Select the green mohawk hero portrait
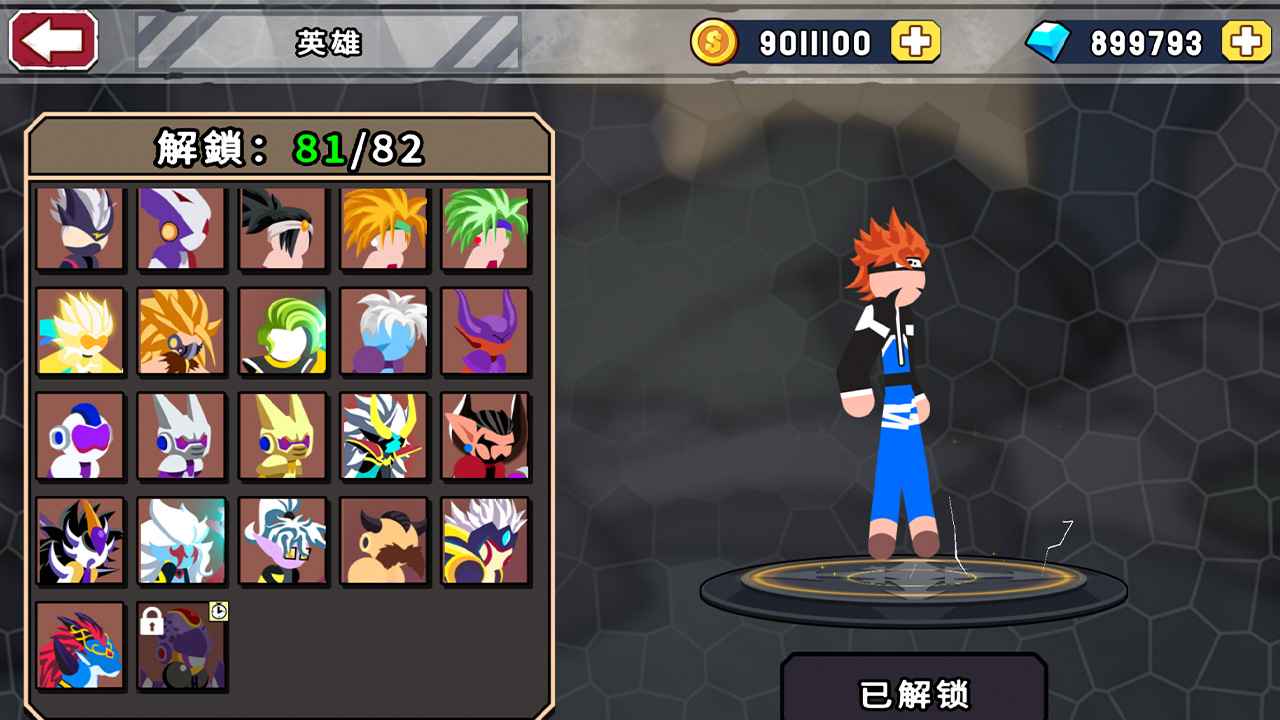 click(x=281, y=330)
